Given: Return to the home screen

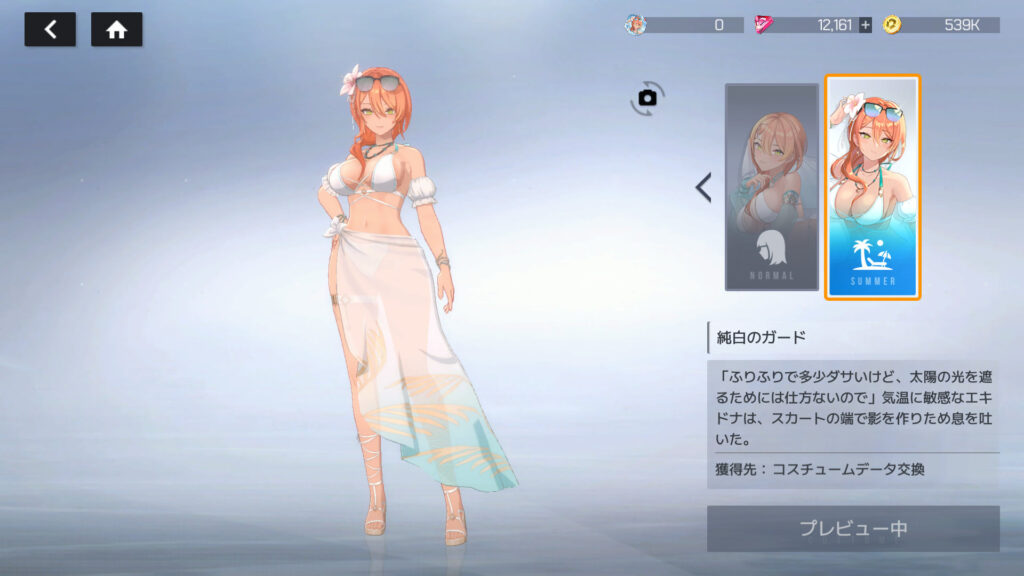Looking at the screenshot, I should click(117, 30).
